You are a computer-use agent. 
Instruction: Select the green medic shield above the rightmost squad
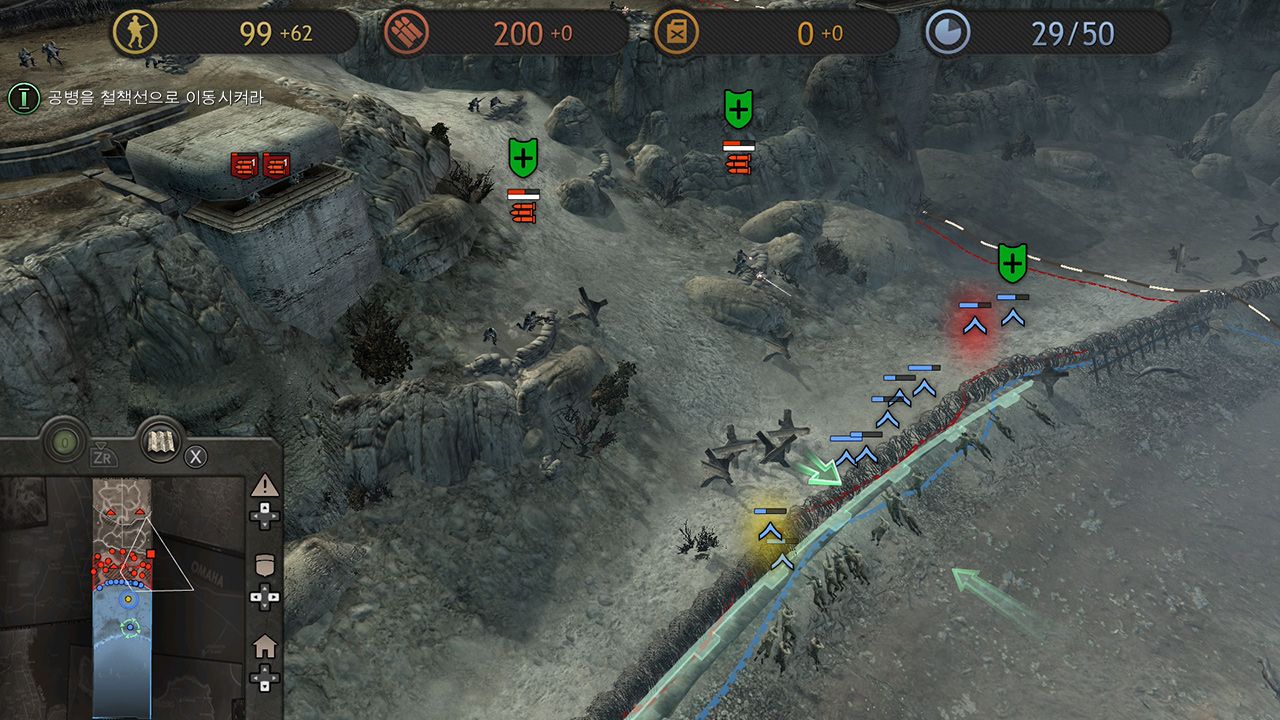pos(1012,263)
